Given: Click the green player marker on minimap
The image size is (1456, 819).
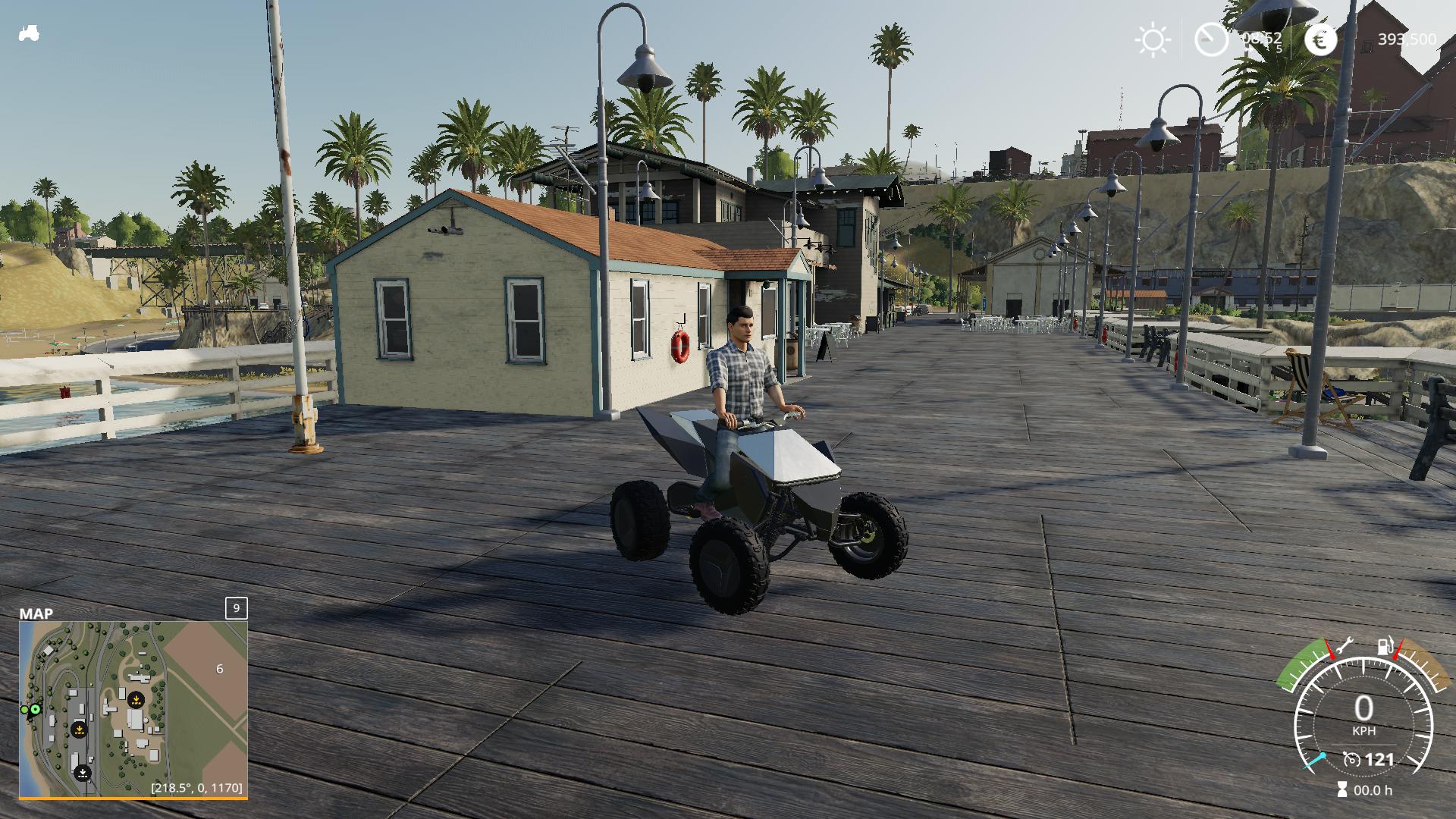Looking at the screenshot, I should (x=35, y=709).
